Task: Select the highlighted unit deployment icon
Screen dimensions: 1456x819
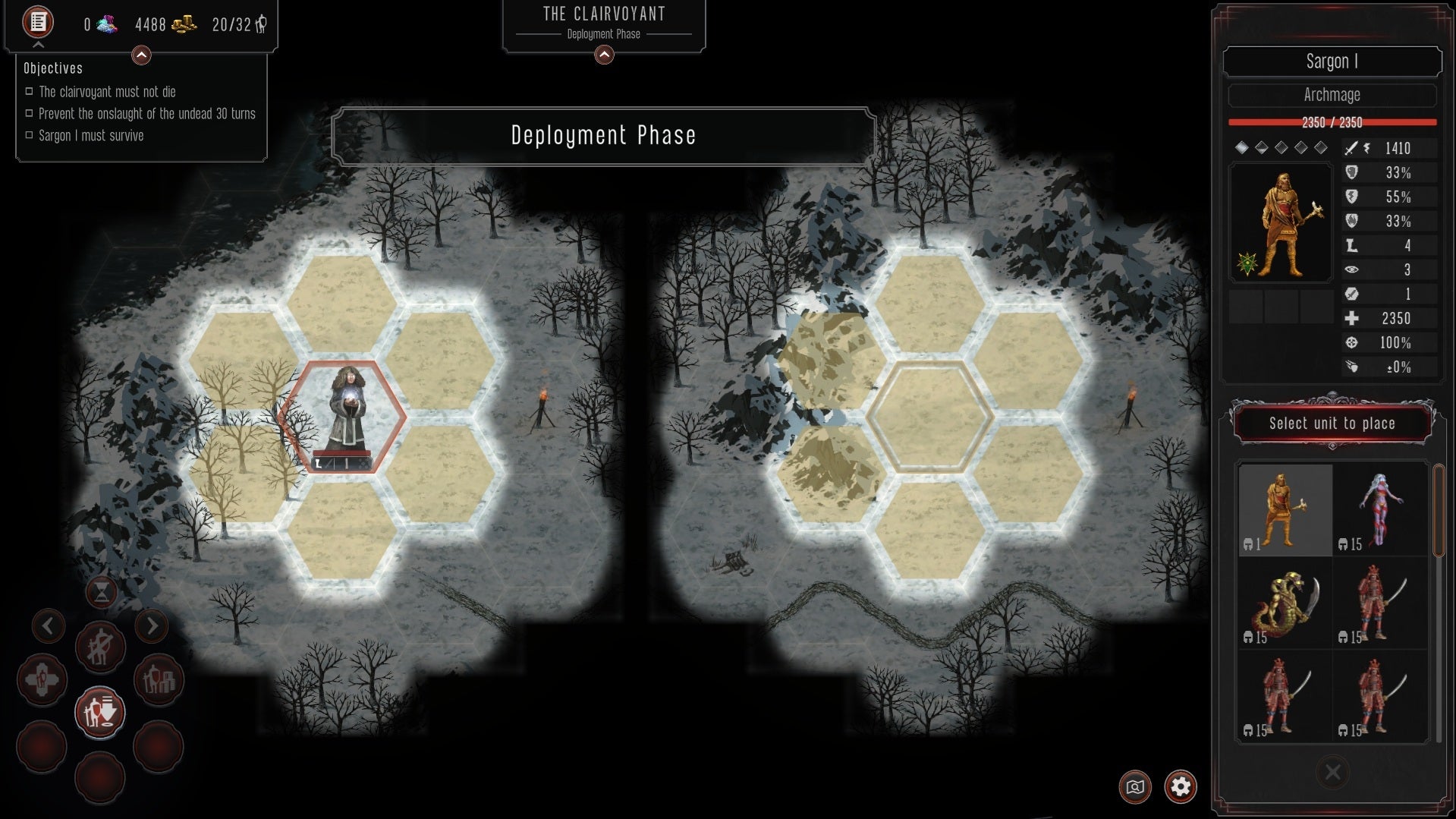Action: (100, 712)
